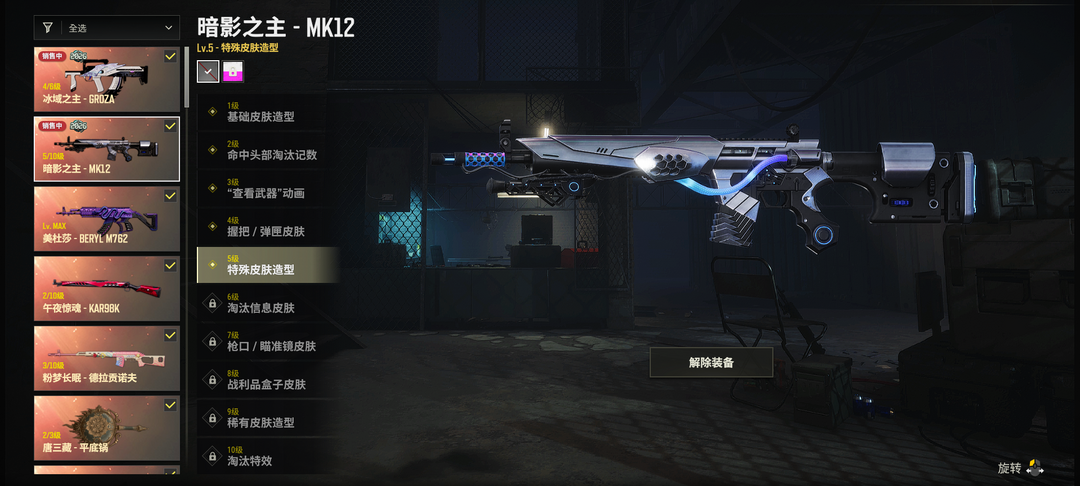Viewport: 1080px width, 486px height.
Task: Select the 粉梦长眠 - 德拉贡诺夫 skin
Action: [107, 357]
